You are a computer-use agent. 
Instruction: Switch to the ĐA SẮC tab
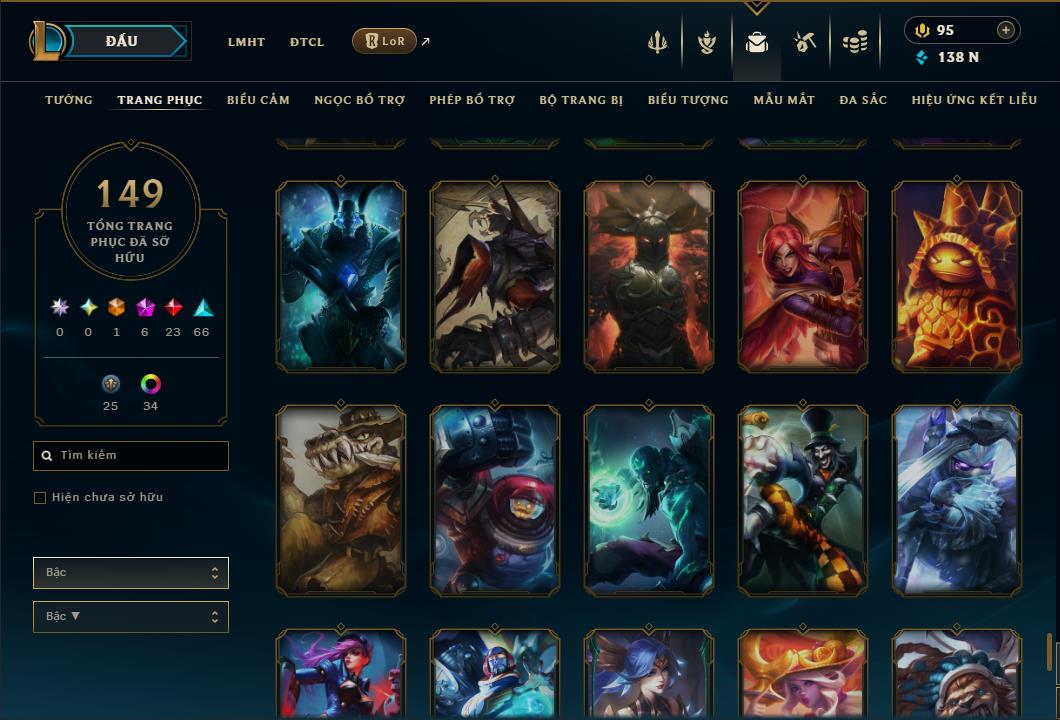tap(863, 100)
